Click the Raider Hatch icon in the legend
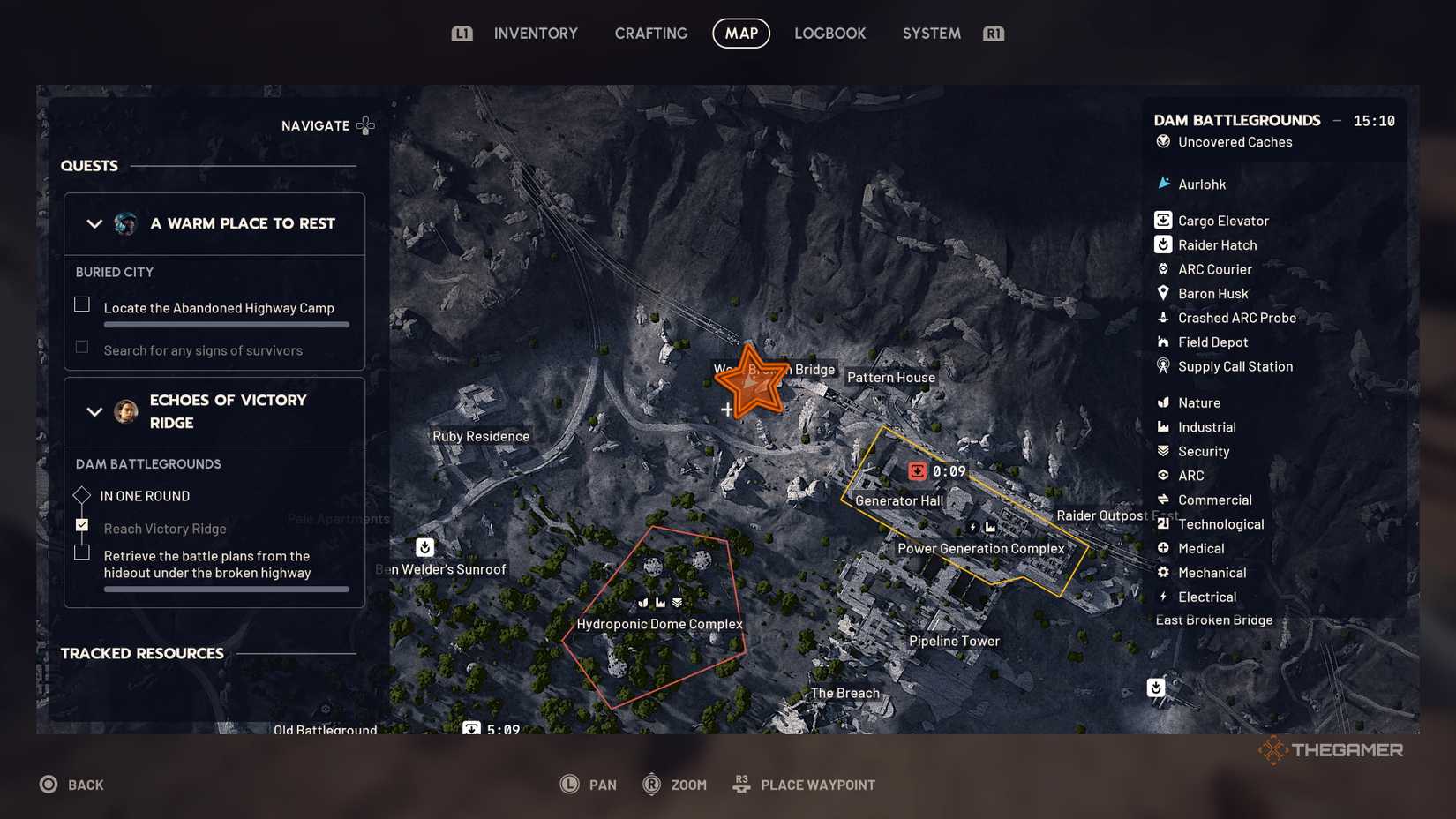Screen dimensions: 1456x819 [x=1162, y=244]
